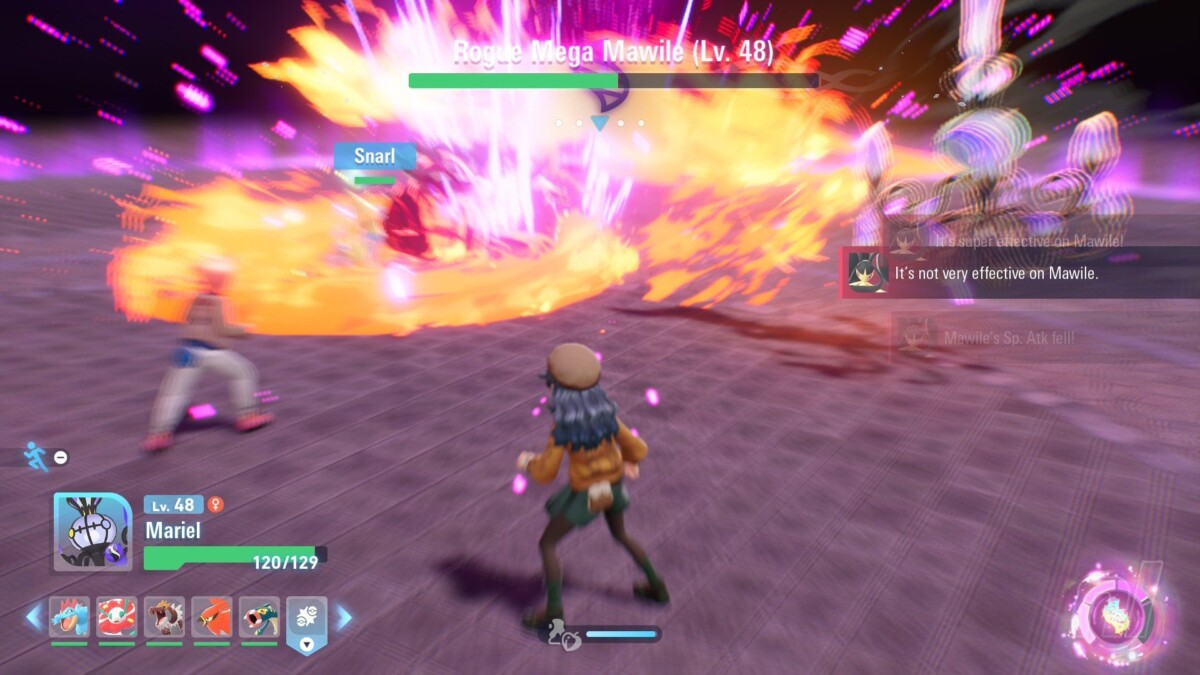Switch to the Tyrantrum party slot
Image resolution: width=1200 pixels, height=675 pixels.
[164, 617]
